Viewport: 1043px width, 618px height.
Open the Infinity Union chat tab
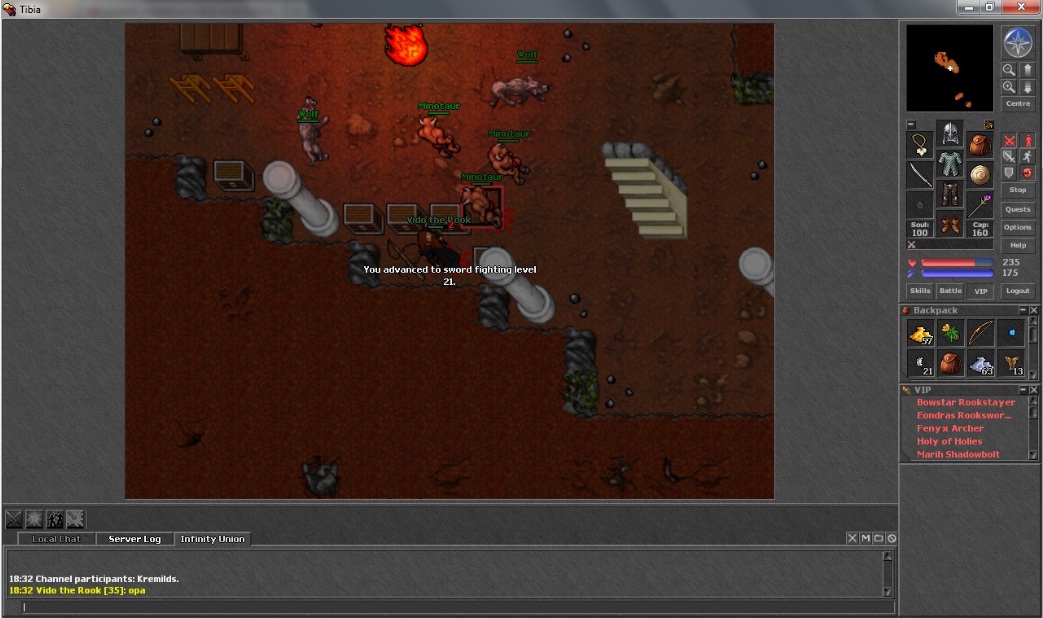(x=212, y=539)
